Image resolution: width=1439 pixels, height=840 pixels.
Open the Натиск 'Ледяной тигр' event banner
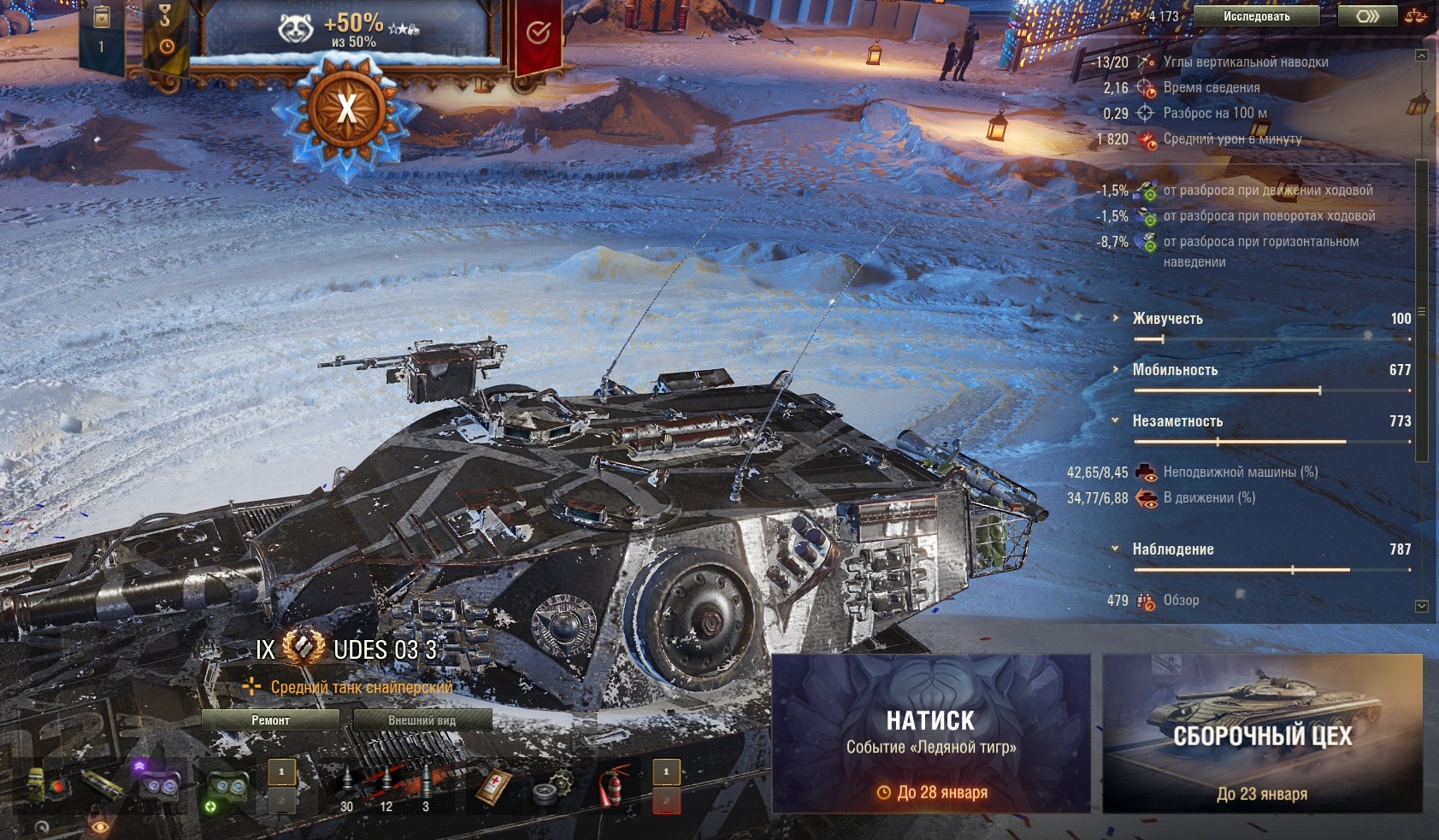[x=930, y=734]
